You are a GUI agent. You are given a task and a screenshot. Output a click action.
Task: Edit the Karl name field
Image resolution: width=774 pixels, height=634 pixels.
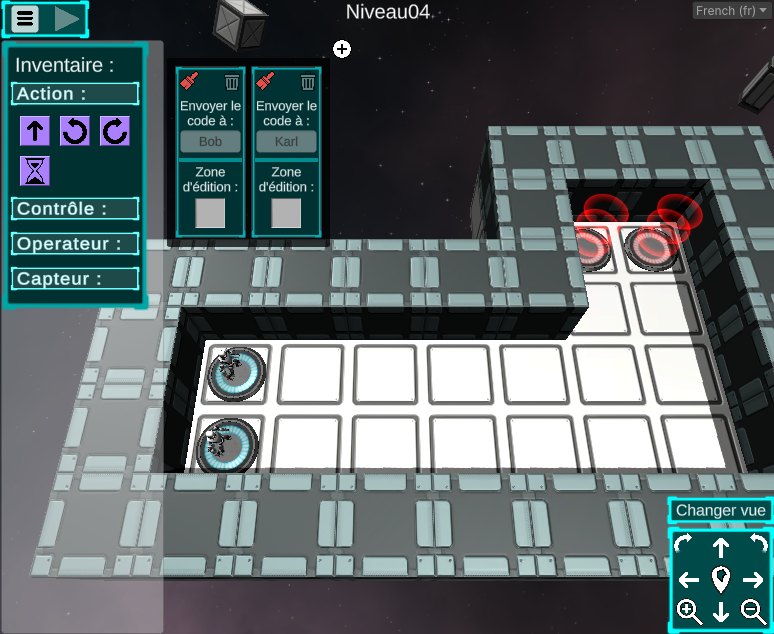pyautogui.click(x=286, y=142)
